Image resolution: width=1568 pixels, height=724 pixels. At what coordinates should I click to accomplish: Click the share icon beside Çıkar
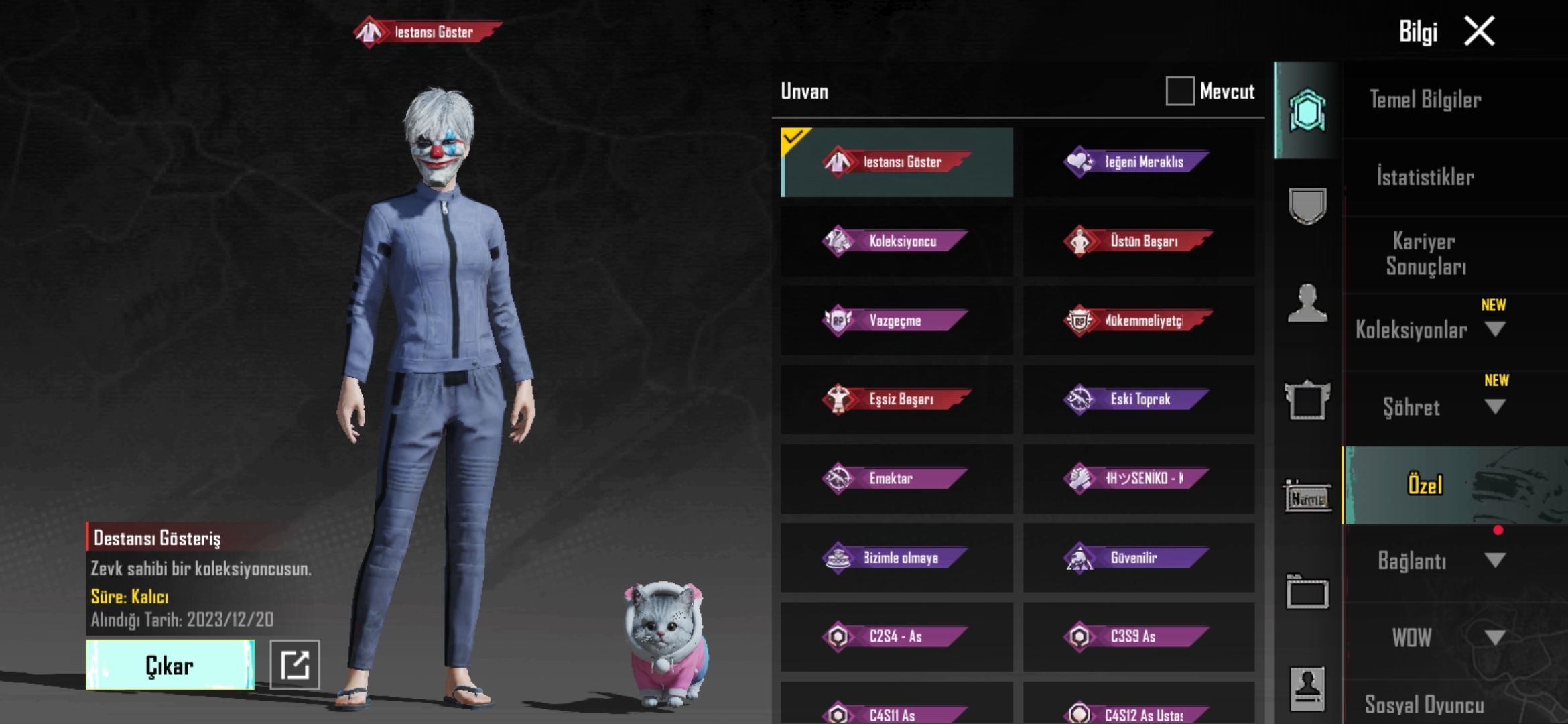[295, 665]
